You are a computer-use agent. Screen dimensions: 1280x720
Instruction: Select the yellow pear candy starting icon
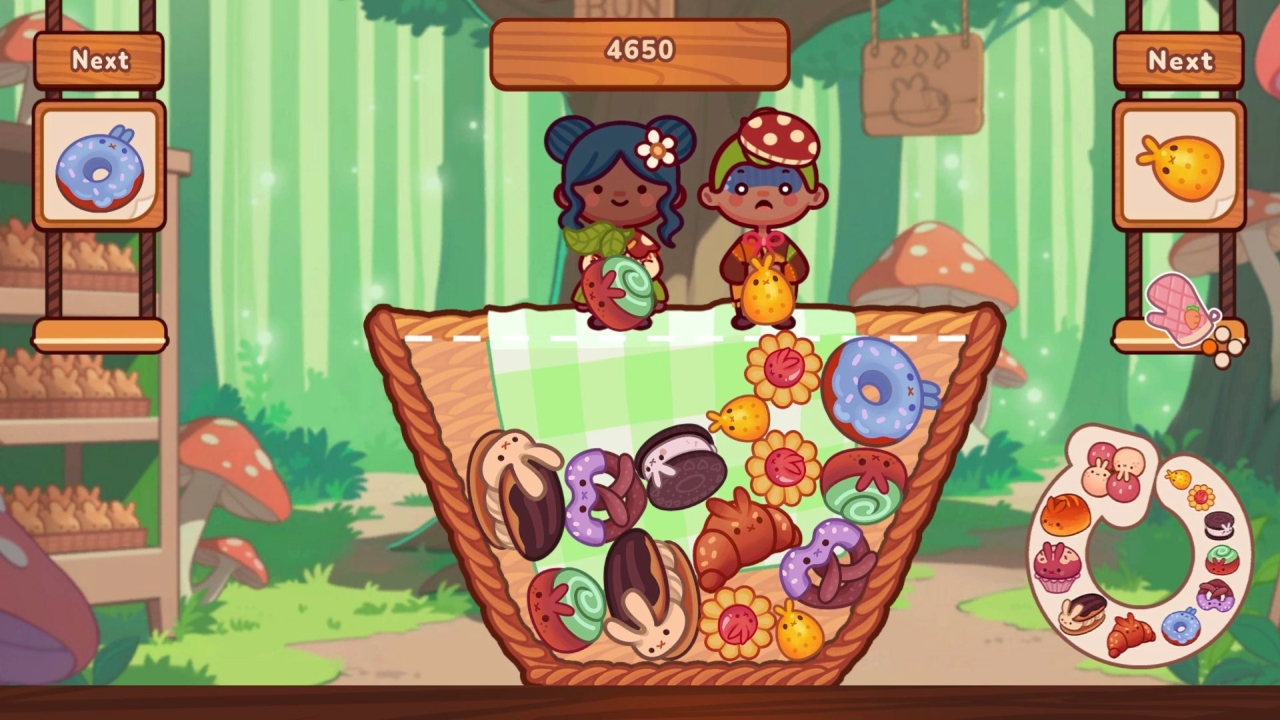[x=1178, y=478]
